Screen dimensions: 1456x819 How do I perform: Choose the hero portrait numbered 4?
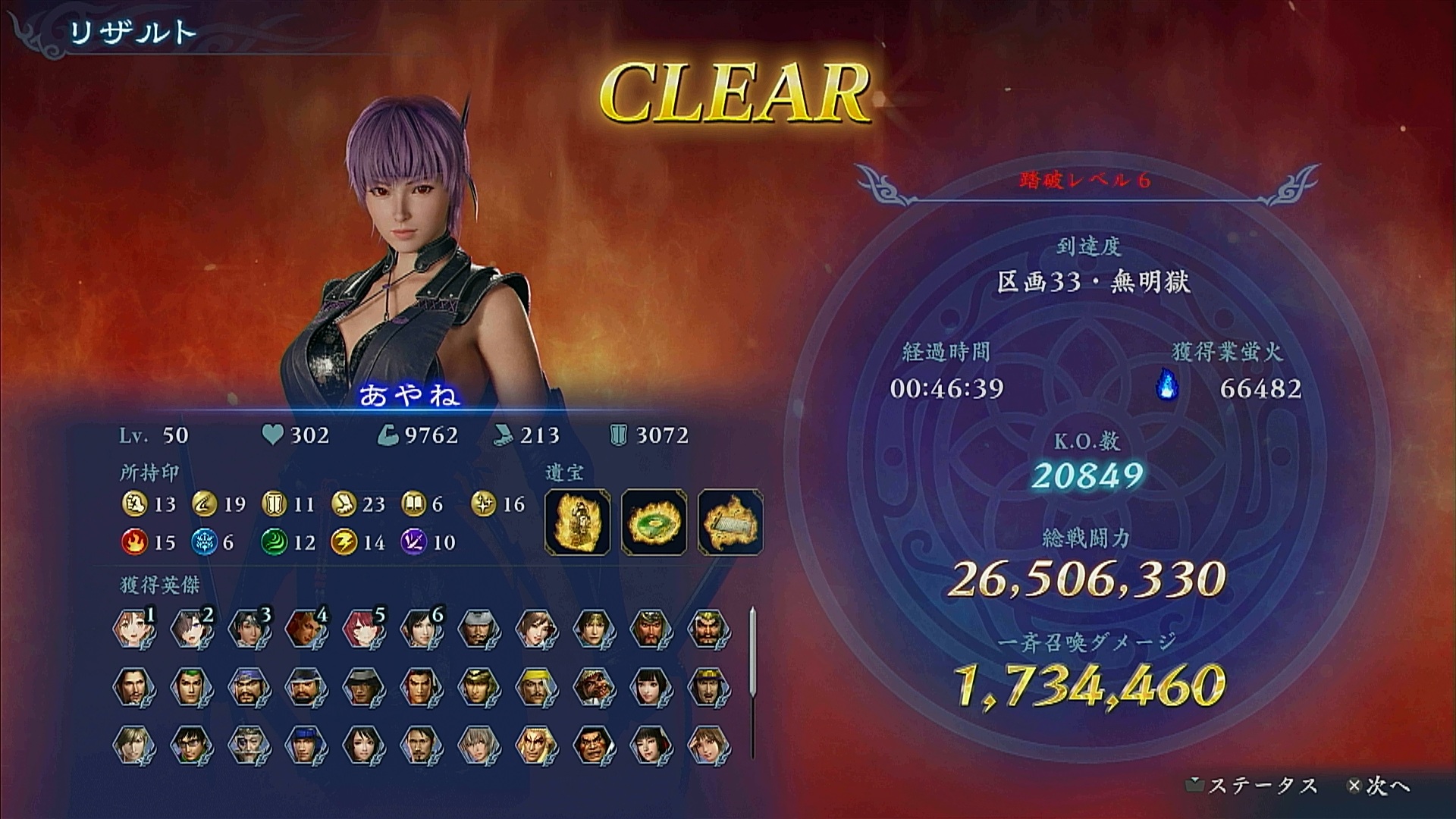pos(306,629)
